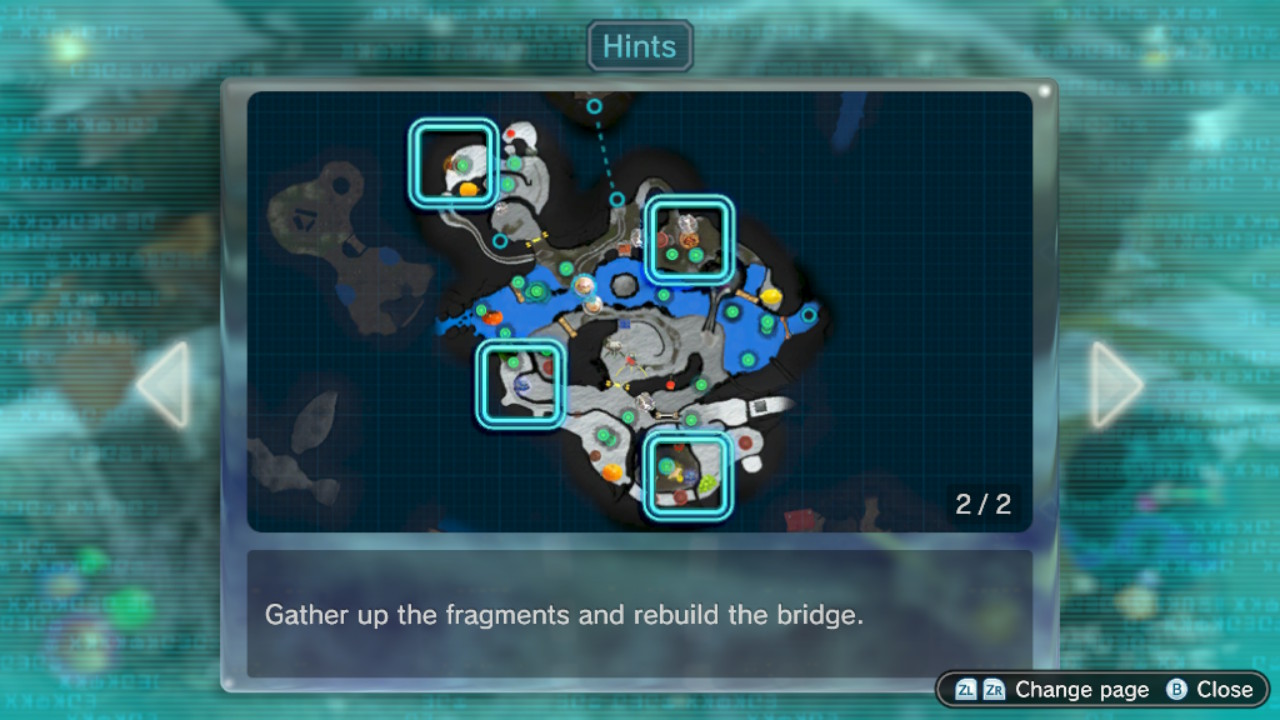Open the hint map in the panel

click(639, 311)
